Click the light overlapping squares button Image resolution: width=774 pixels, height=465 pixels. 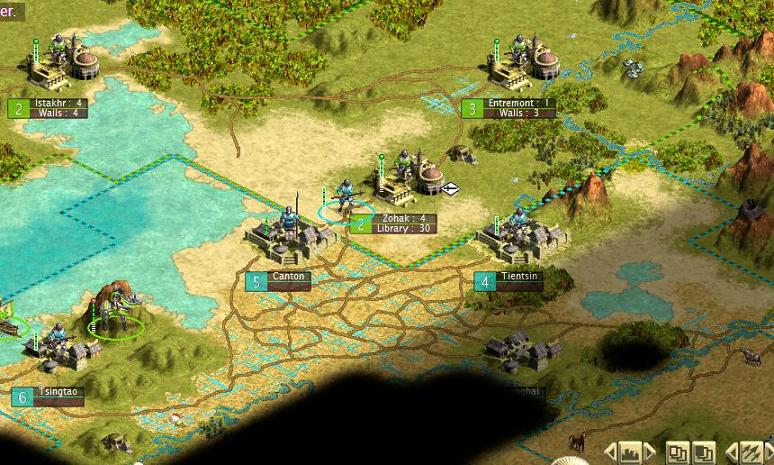[x=678, y=452]
